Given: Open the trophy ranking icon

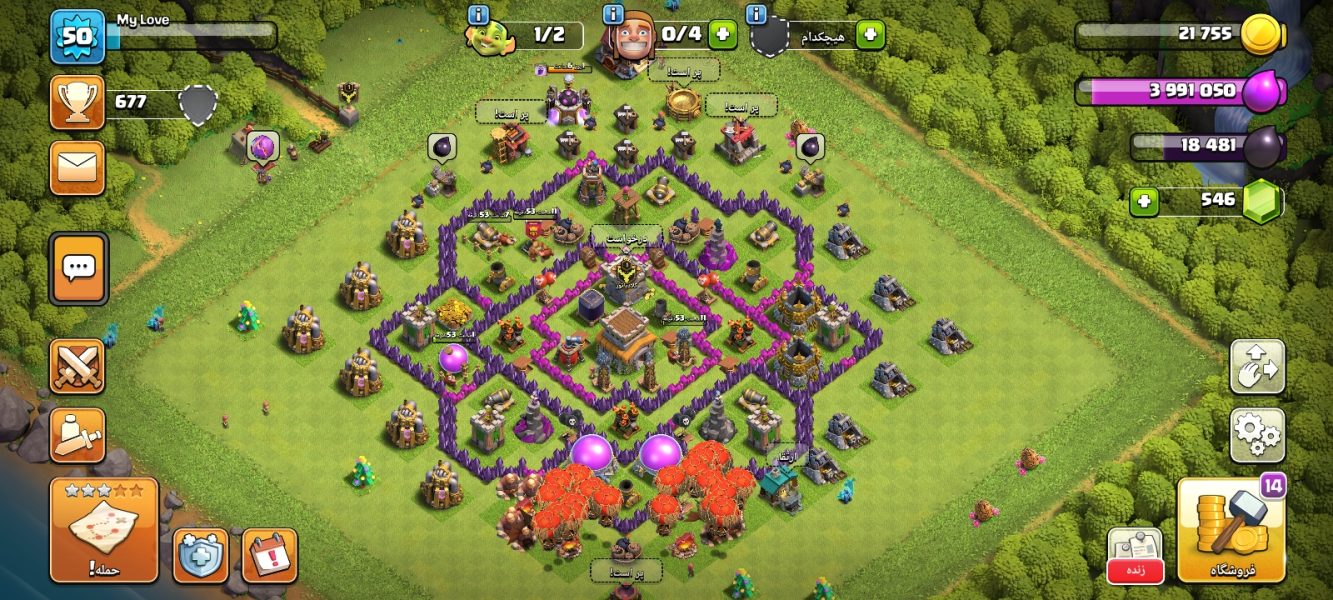Looking at the screenshot, I should [77, 102].
